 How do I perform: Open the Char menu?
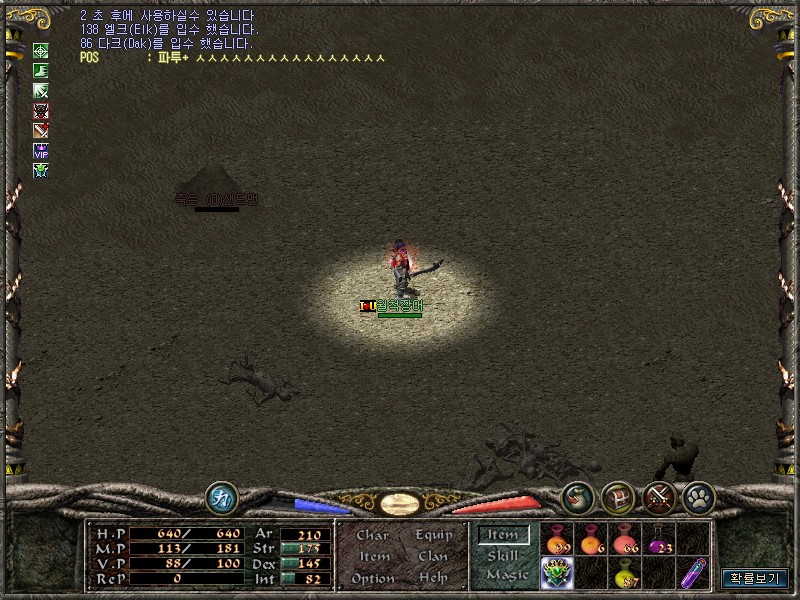pyautogui.click(x=372, y=536)
